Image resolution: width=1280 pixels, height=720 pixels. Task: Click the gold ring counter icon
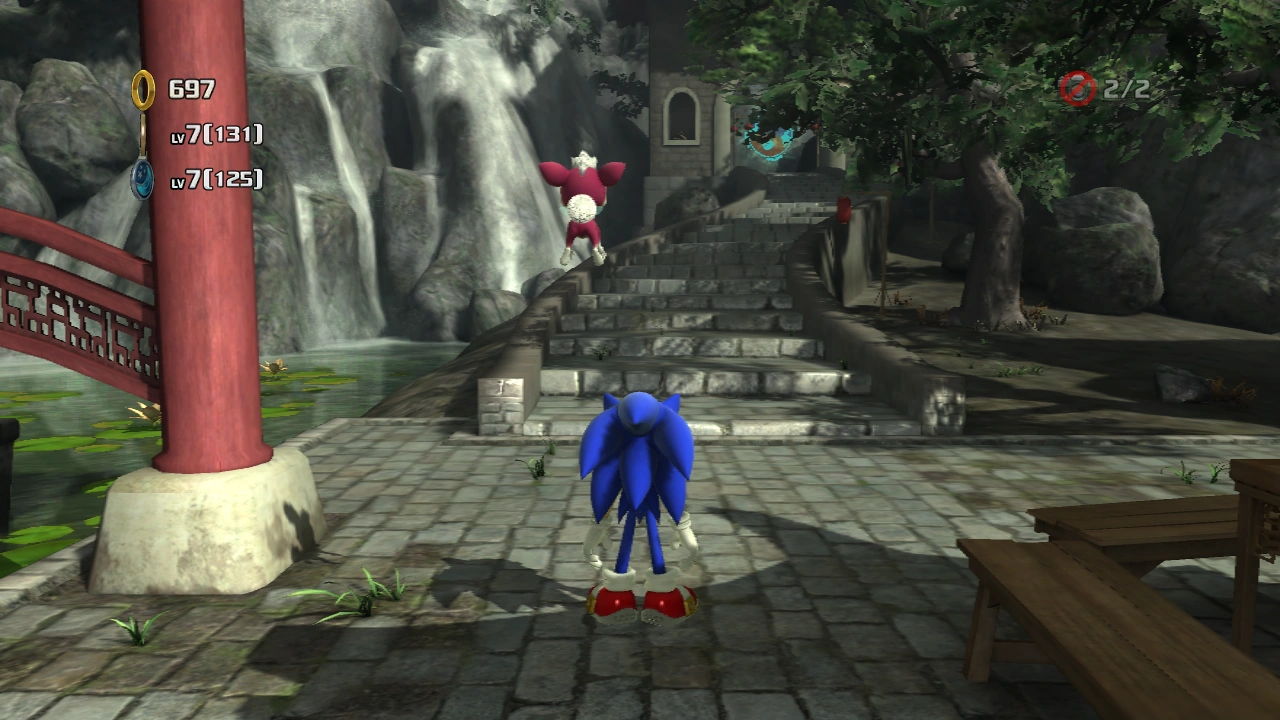[144, 90]
